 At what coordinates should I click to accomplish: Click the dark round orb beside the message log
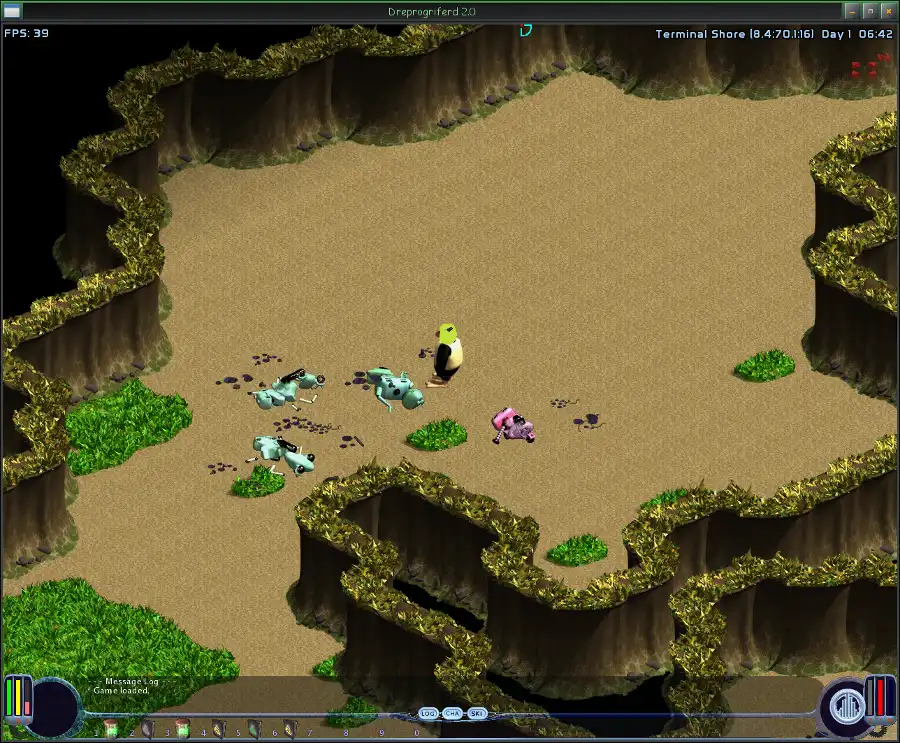pos(56,705)
